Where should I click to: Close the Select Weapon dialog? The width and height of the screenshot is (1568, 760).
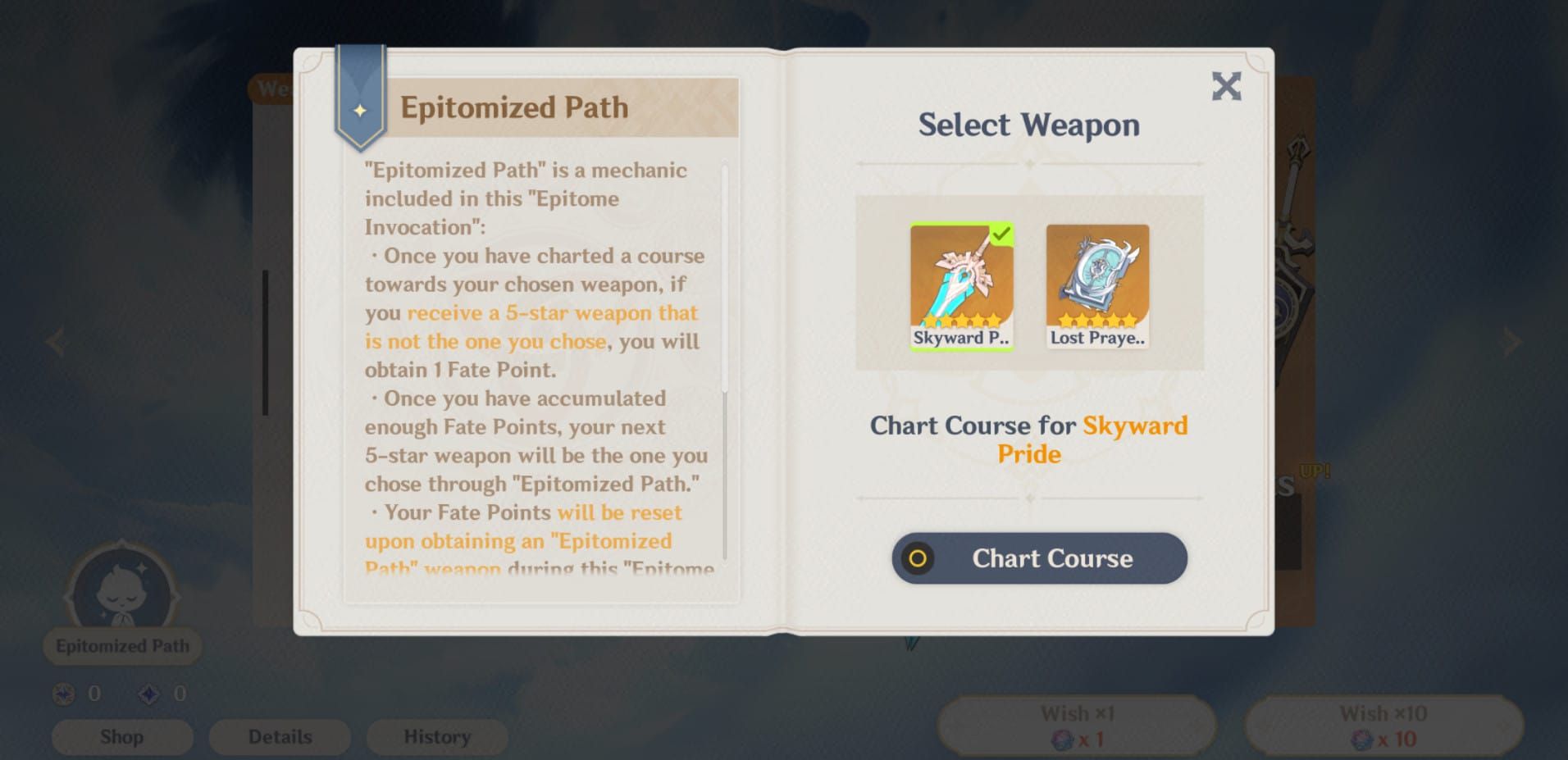click(x=1227, y=86)
